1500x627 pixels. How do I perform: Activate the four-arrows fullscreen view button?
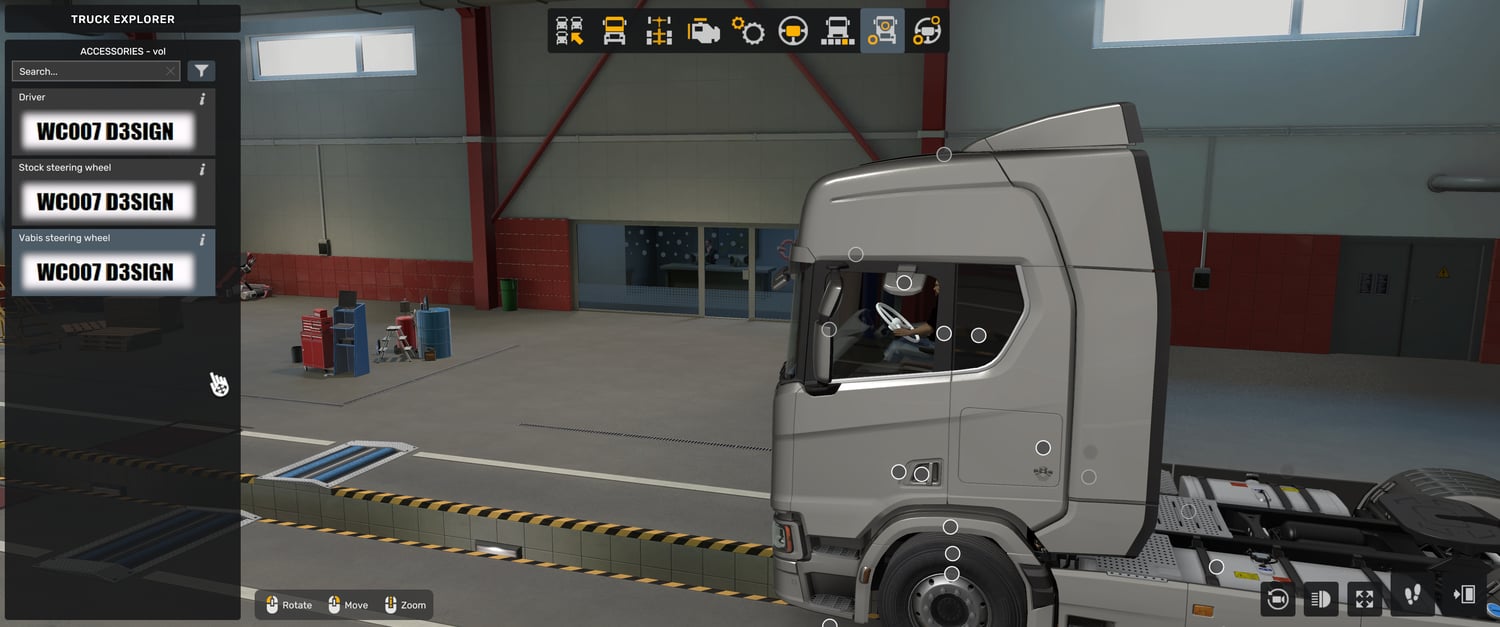pyautogui.click(x=1364, y=598)
